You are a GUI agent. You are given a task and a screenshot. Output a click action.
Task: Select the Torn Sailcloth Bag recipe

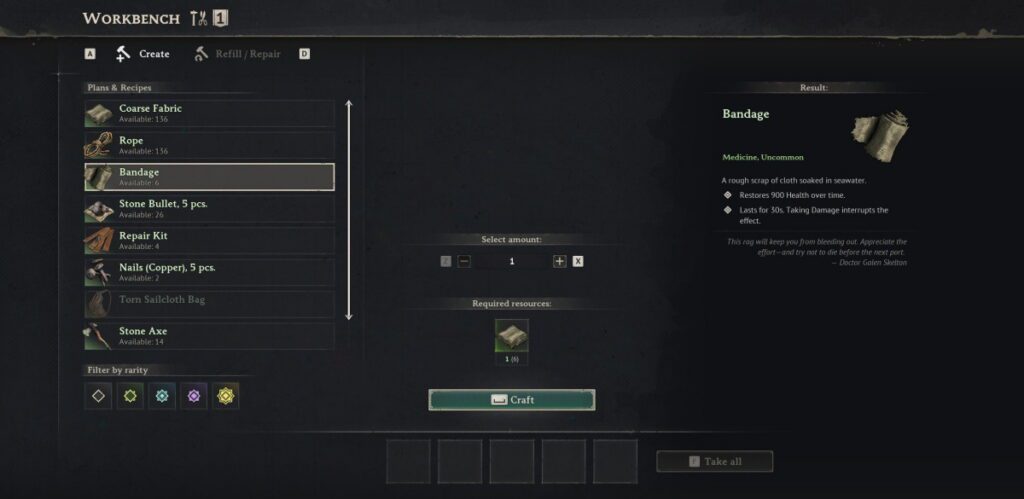point(209,304)
